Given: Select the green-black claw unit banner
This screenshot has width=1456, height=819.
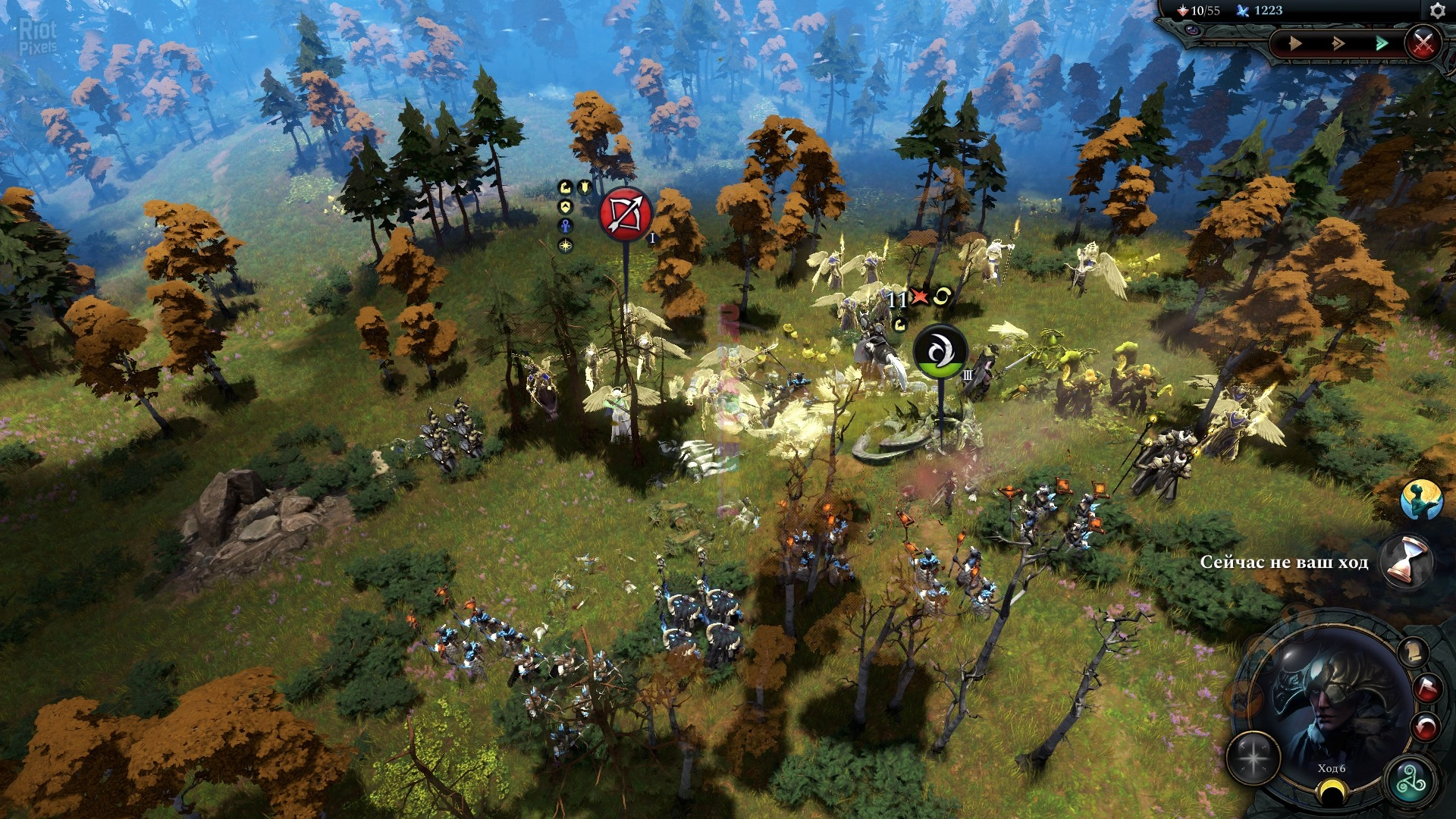Looking at the screenshot, I should (x=940, y=353).
